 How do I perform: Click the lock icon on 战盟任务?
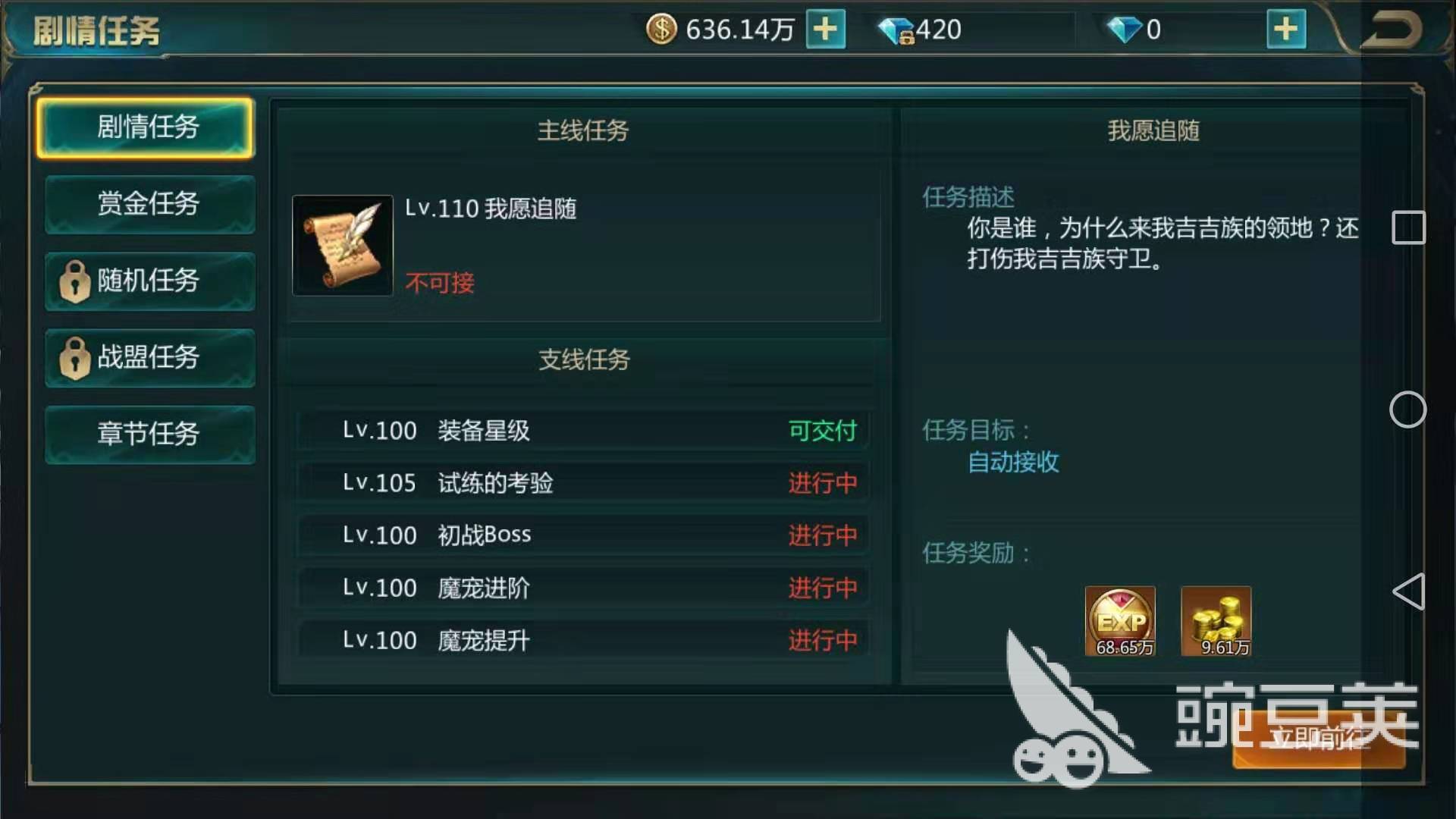(x=76, y=358)
